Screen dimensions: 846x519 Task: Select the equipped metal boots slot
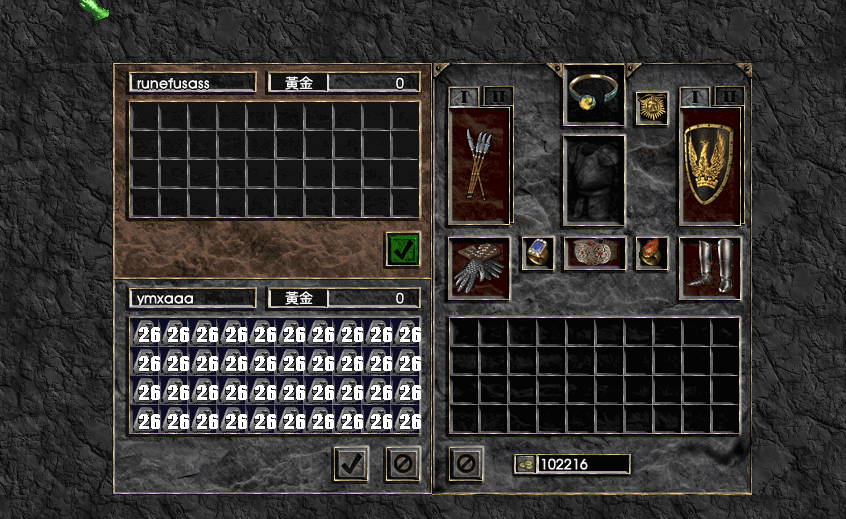click(x=710, y=268)
